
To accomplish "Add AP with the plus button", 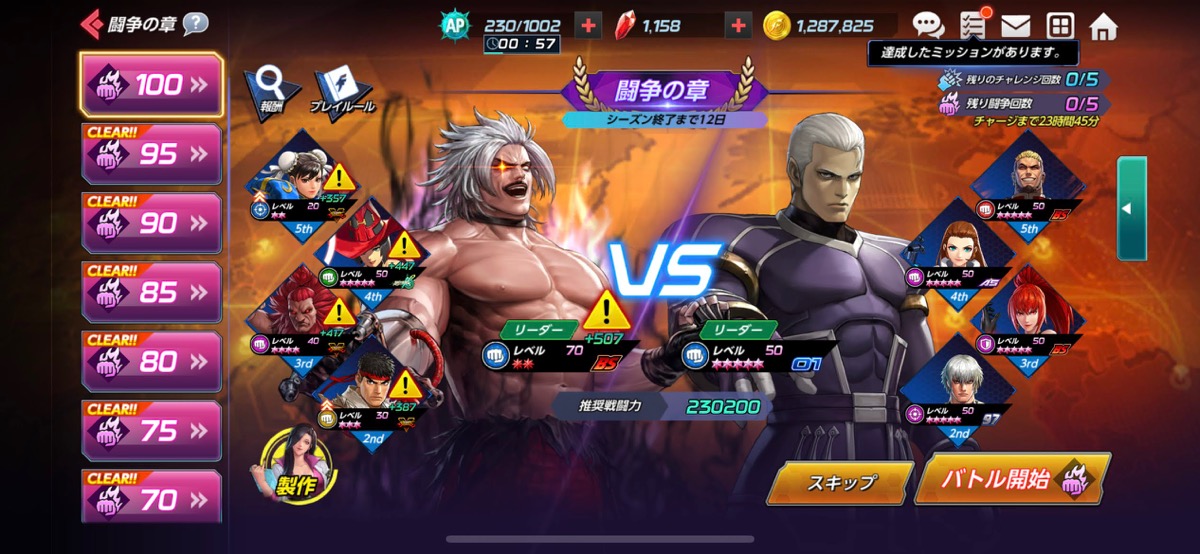I will [x=588, y=26].
